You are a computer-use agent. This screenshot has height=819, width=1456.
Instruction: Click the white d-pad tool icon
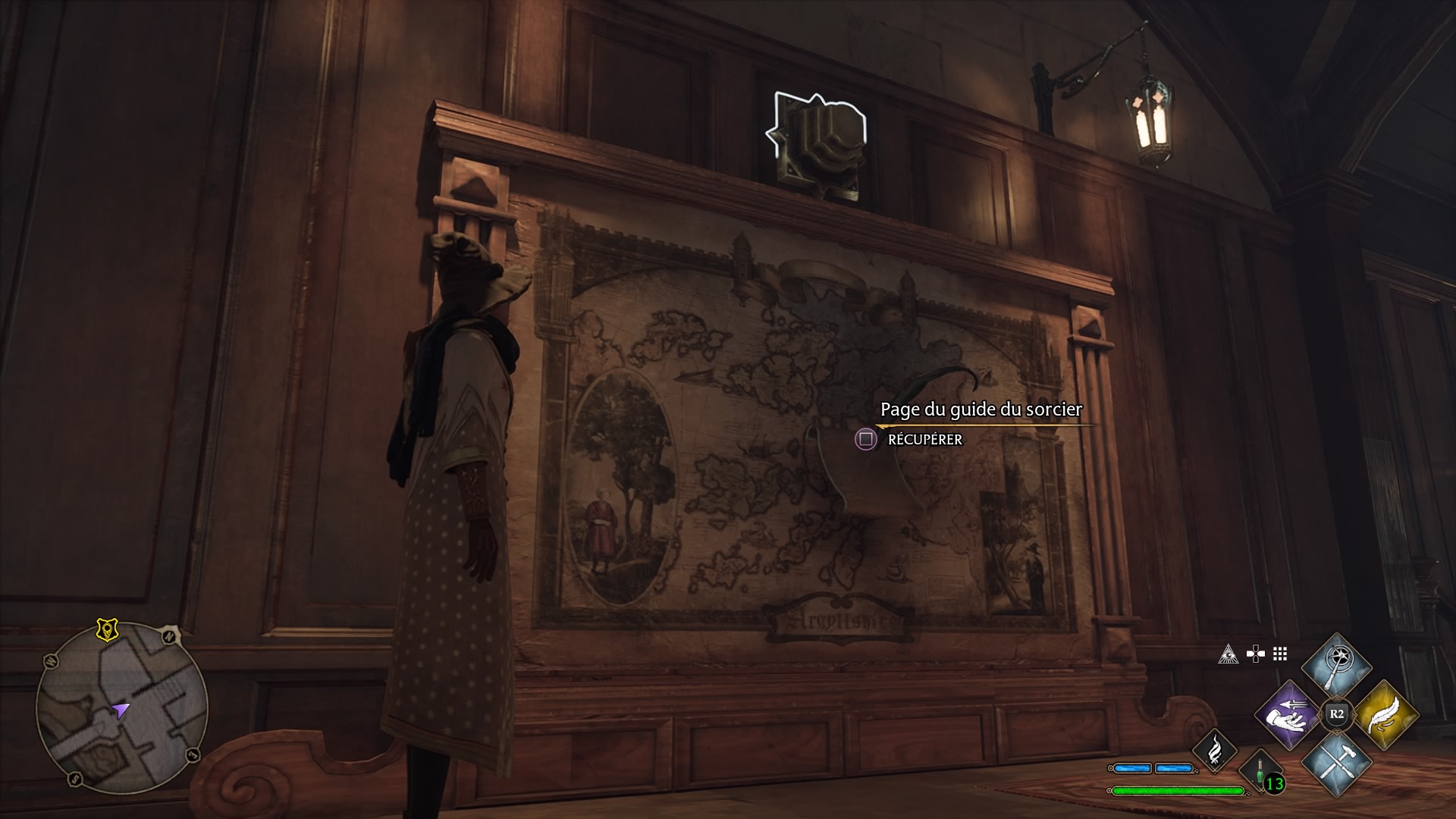(1255, 654)
